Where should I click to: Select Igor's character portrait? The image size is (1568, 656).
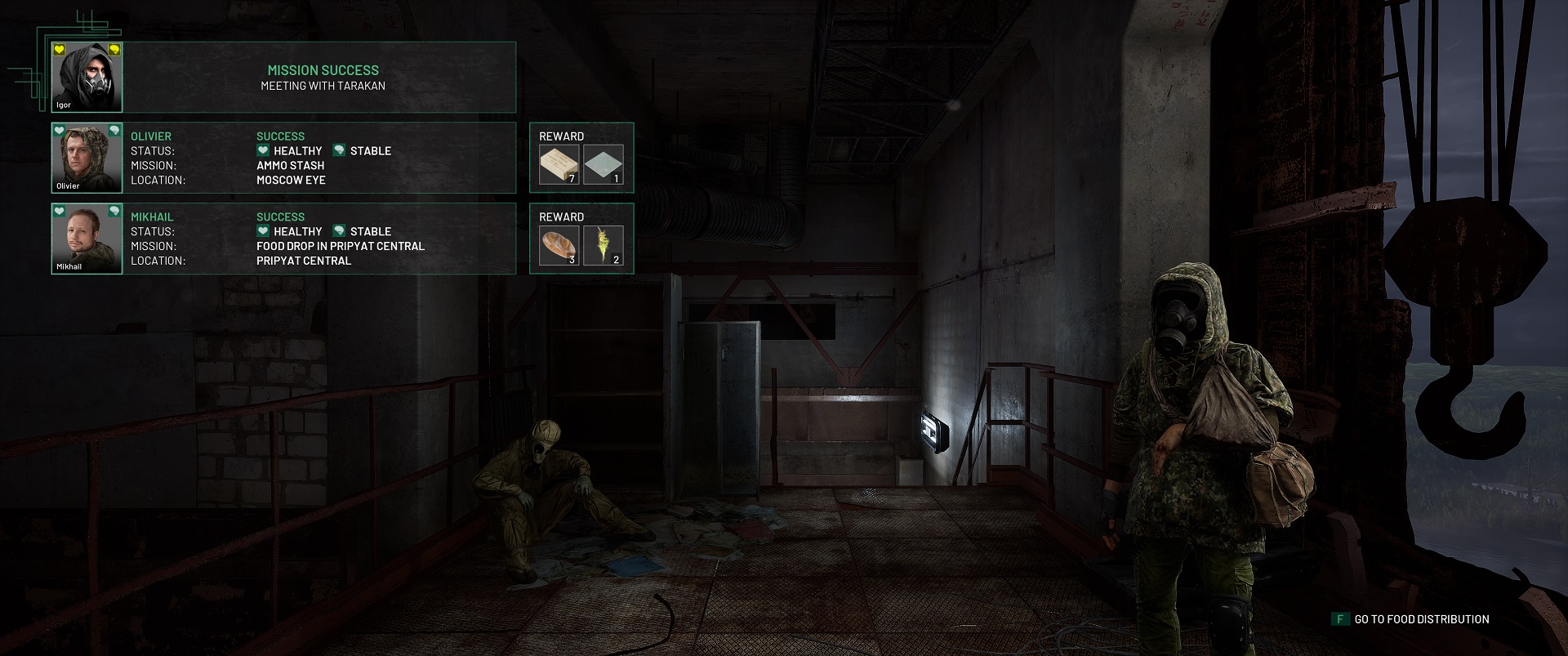(x=87, y=77)
